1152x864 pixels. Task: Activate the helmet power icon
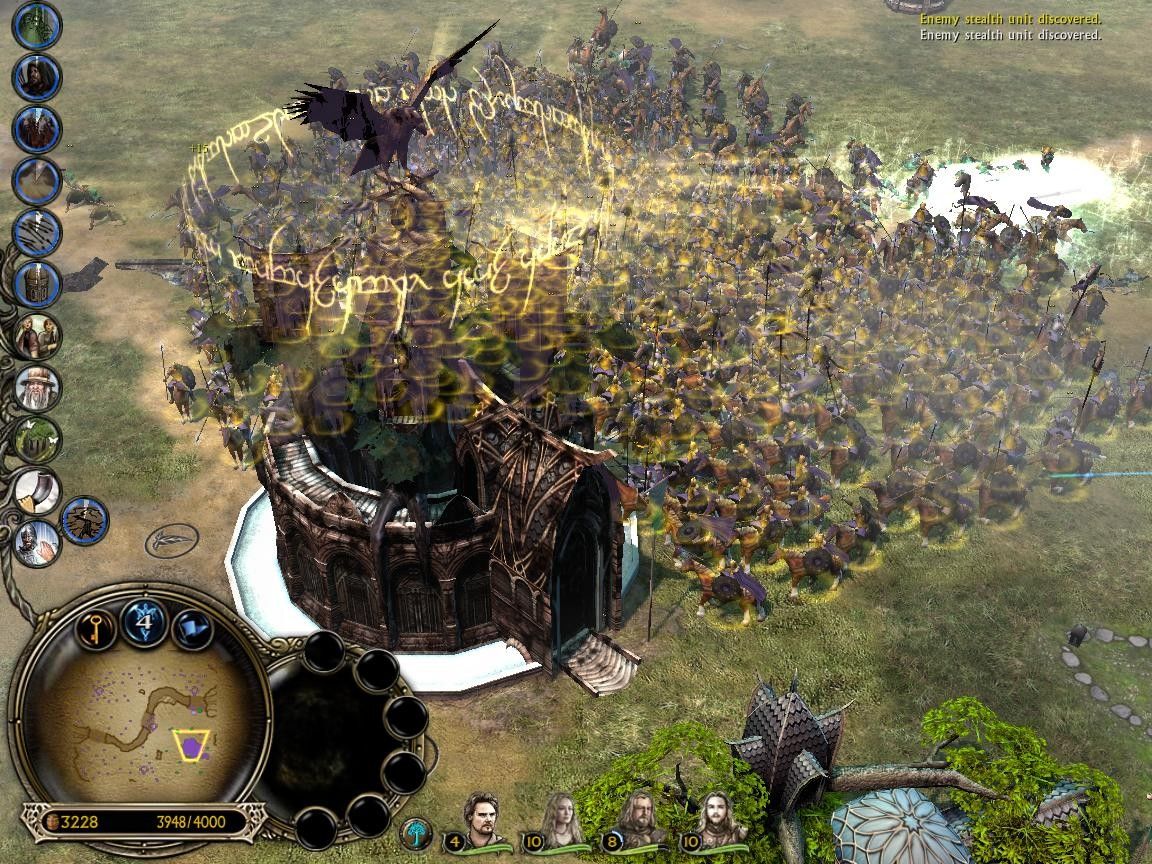38,284
